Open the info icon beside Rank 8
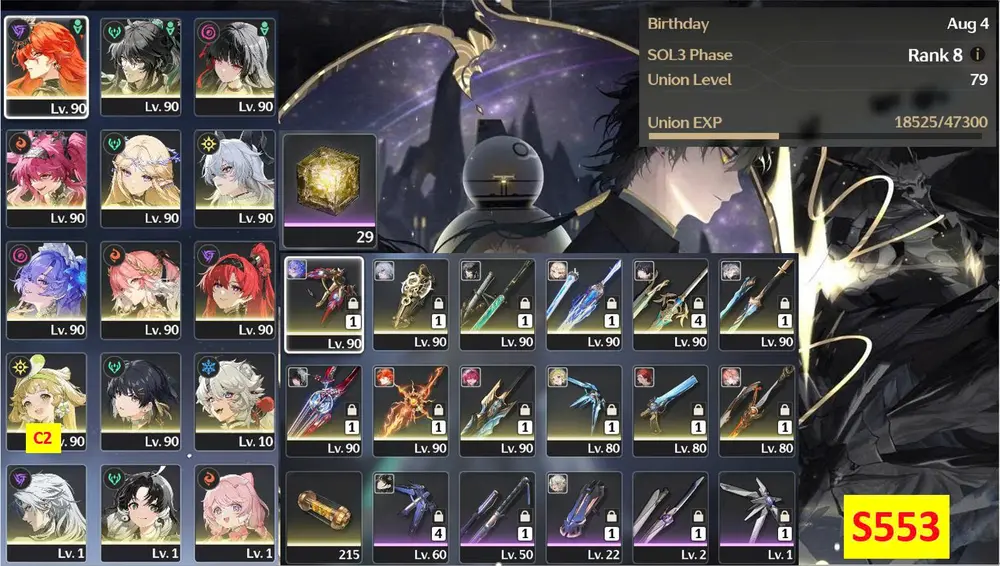 pyautogui.click(x=977, y=55)
